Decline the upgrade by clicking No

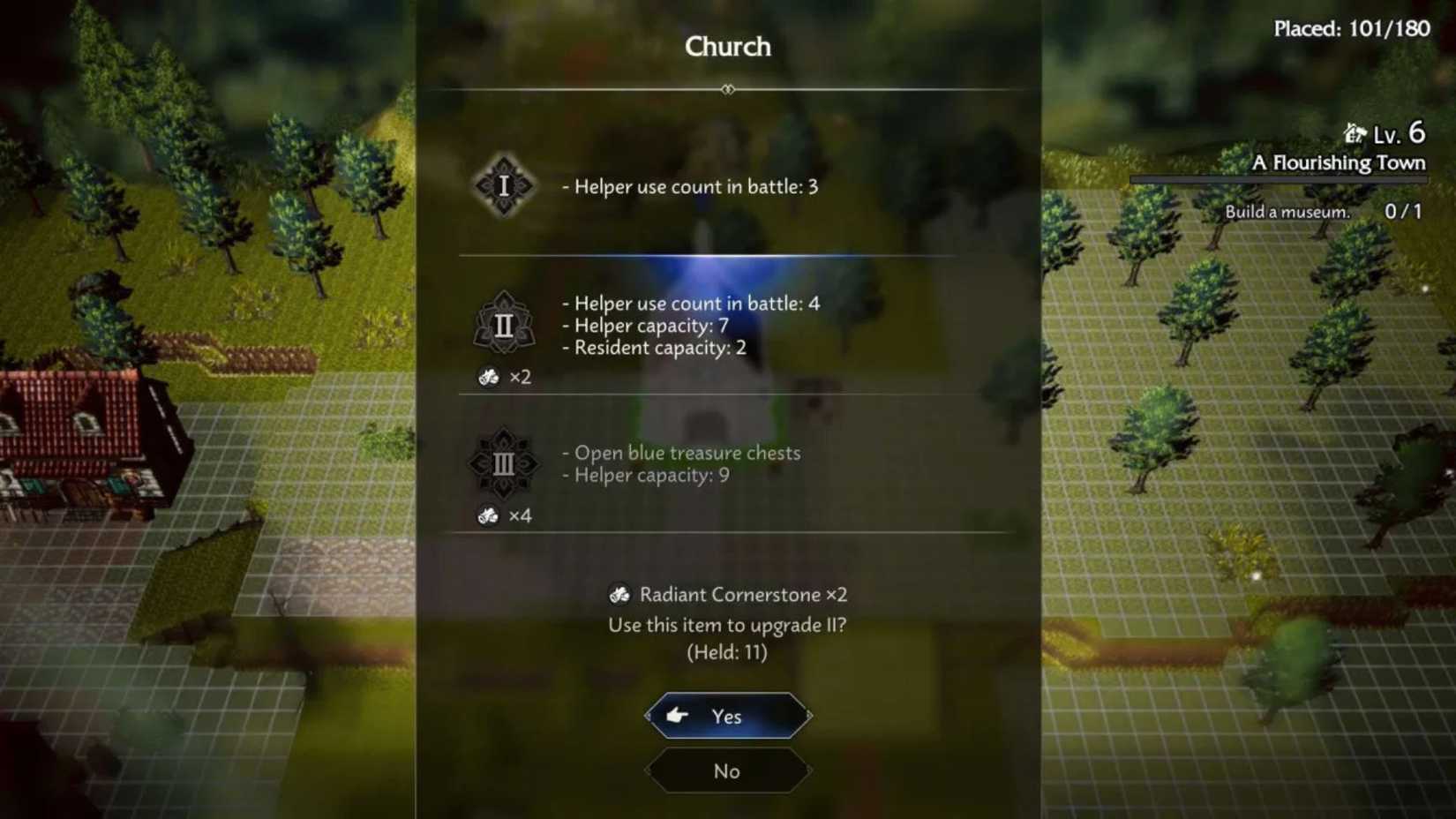726,770
